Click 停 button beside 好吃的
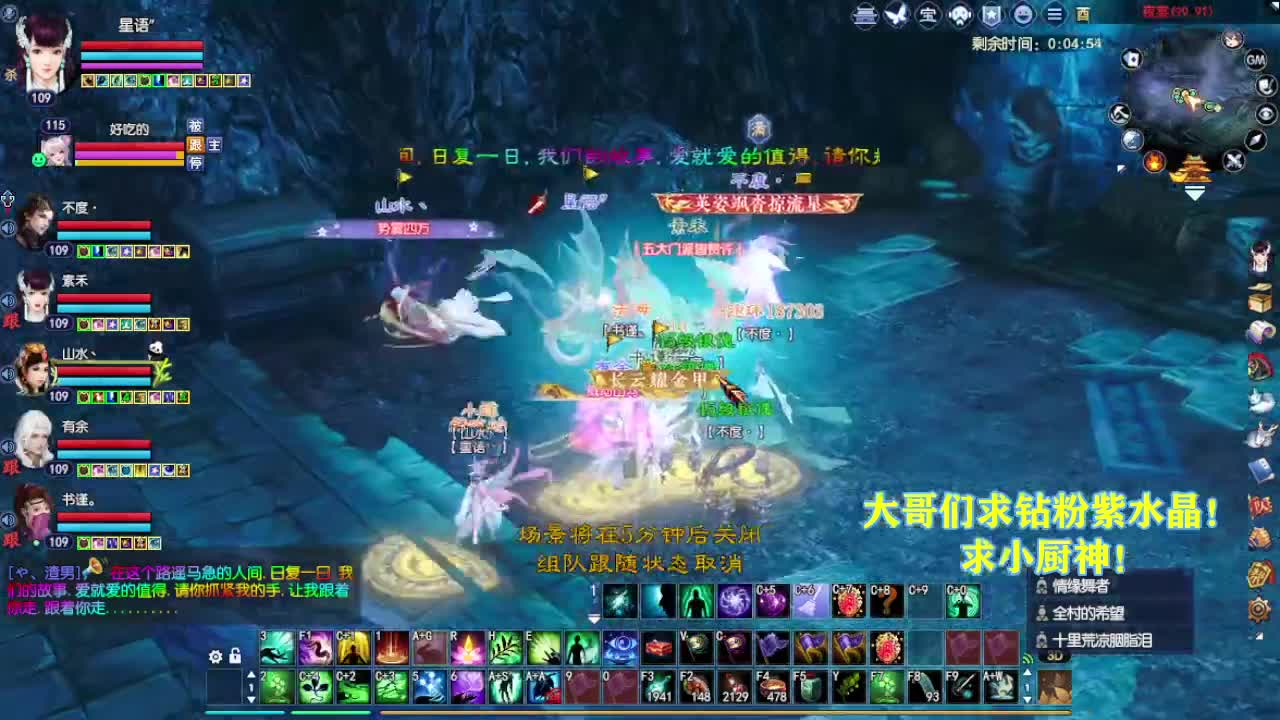Image resolution: width=1280 pixels, height=720 pixels. point(198,162)
